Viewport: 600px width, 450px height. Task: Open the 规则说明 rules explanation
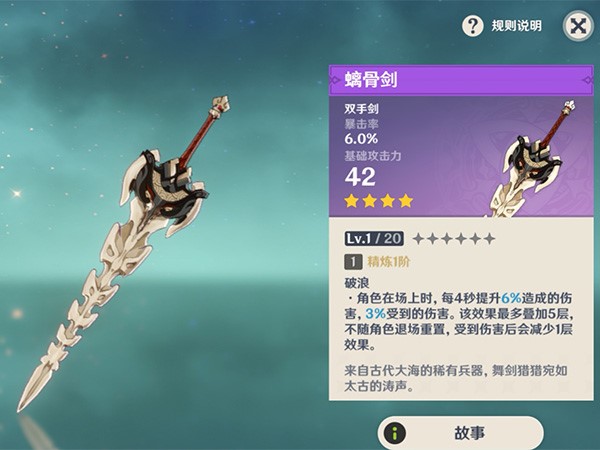503,26
